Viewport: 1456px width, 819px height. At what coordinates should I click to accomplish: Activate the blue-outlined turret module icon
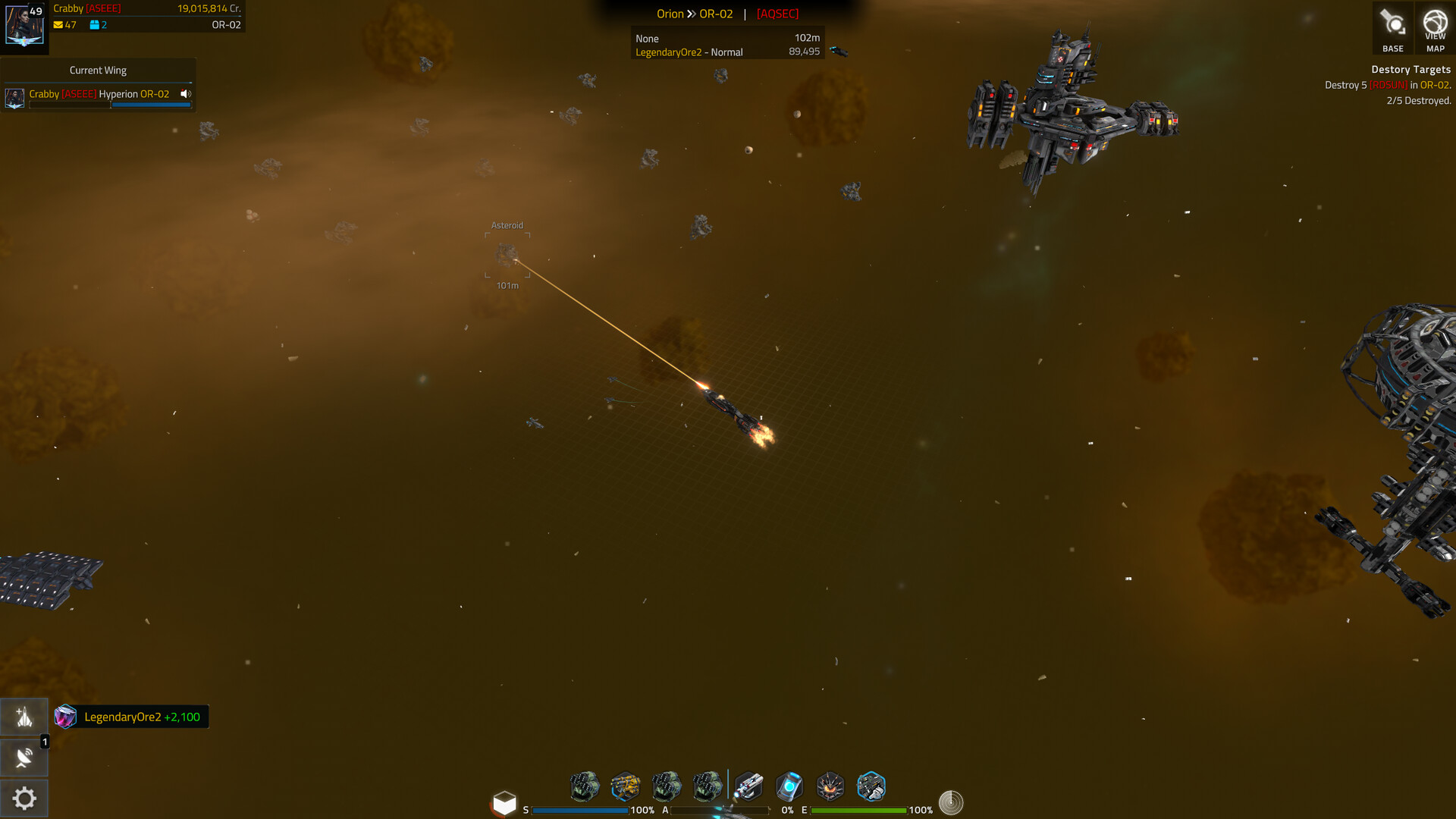tap(871, 786)
